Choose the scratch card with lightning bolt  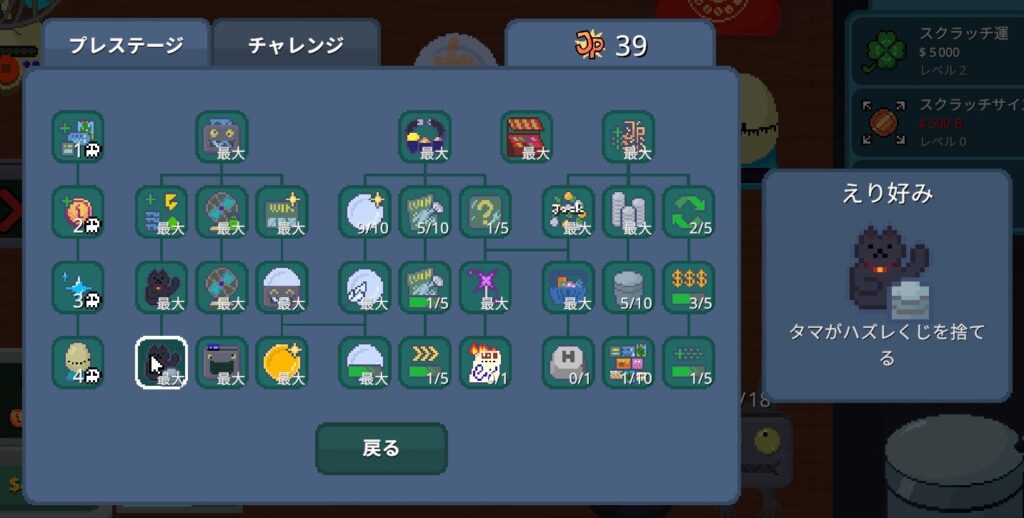(161, 211)
